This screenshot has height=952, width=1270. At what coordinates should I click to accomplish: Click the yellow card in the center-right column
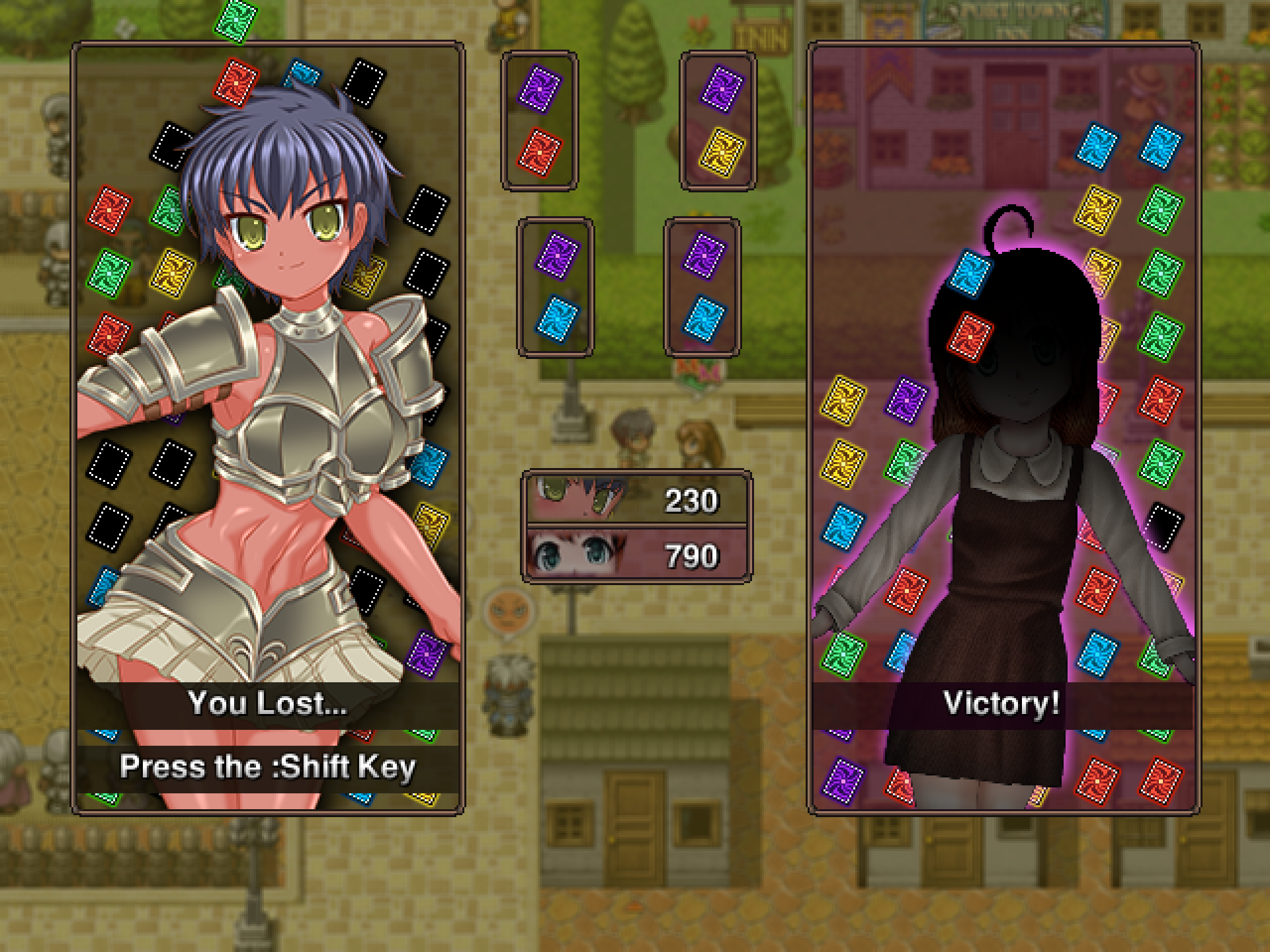click(722, 152)
